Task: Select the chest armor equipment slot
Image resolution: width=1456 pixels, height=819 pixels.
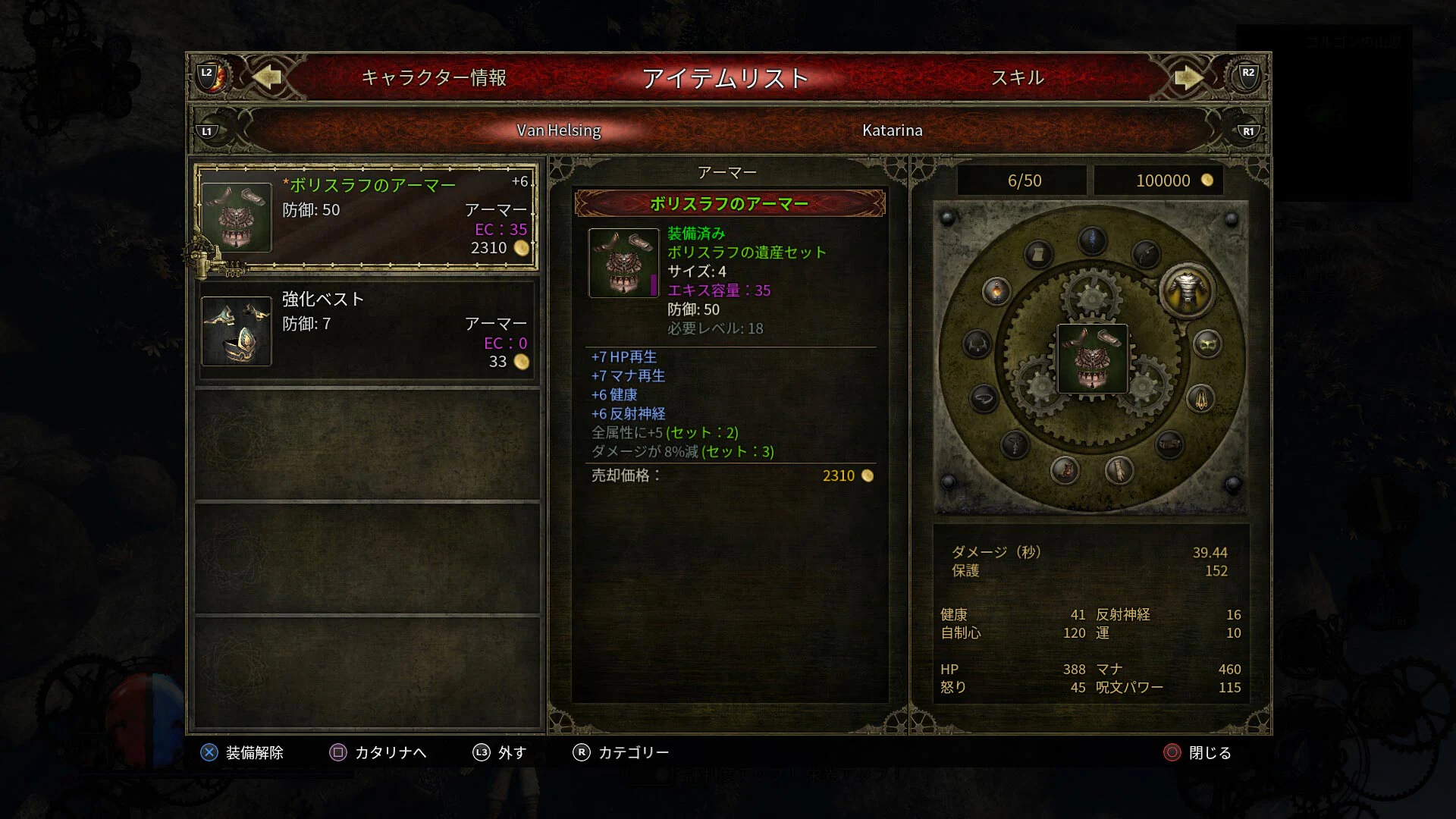Action: point(1185,292)
